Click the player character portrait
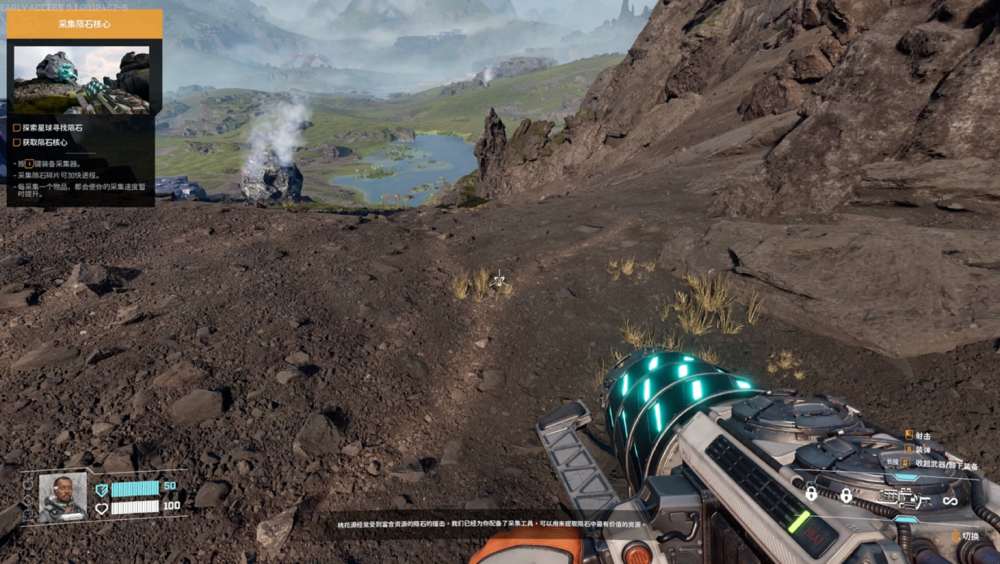Viewport: 1000px width, 564px height. (62, 496)
